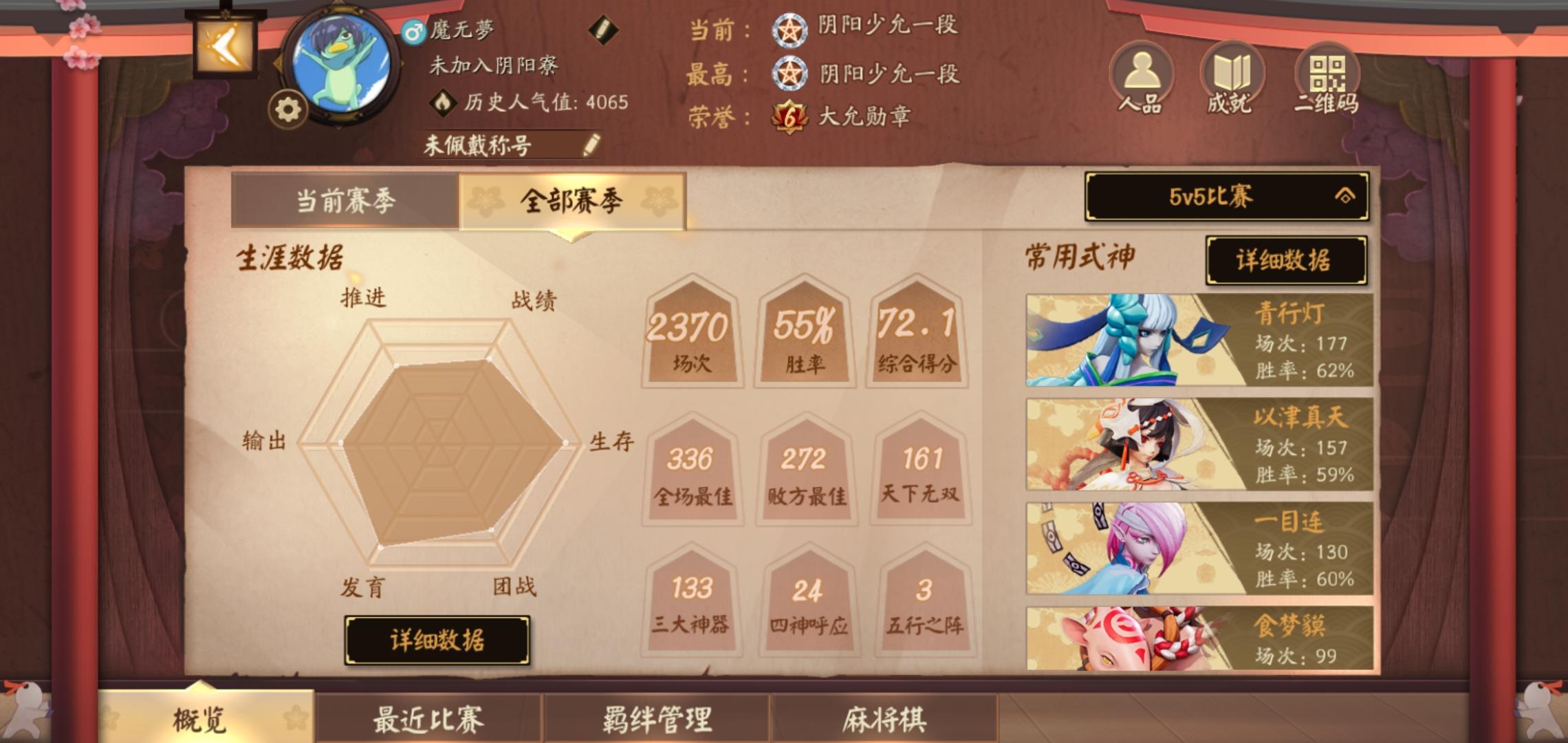
Task: Click the edit icon next to 魔无夢
Action: pyautogui.click(x=602, y=31)
